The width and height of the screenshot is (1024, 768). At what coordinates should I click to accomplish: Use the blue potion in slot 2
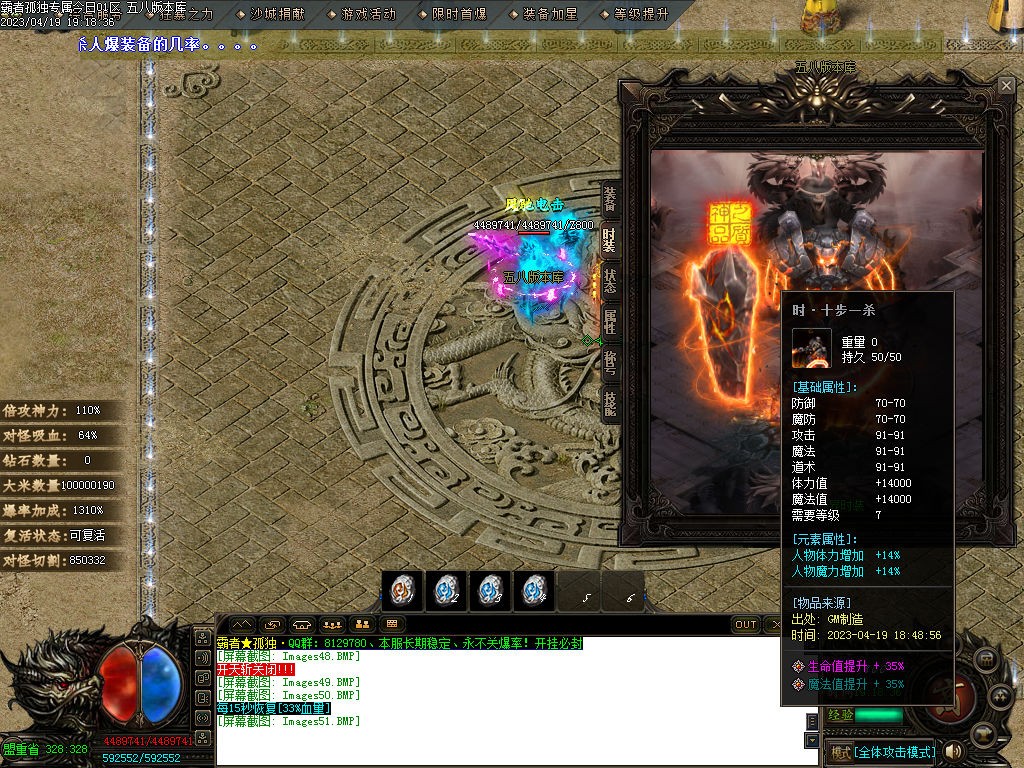tap(446, 590)
